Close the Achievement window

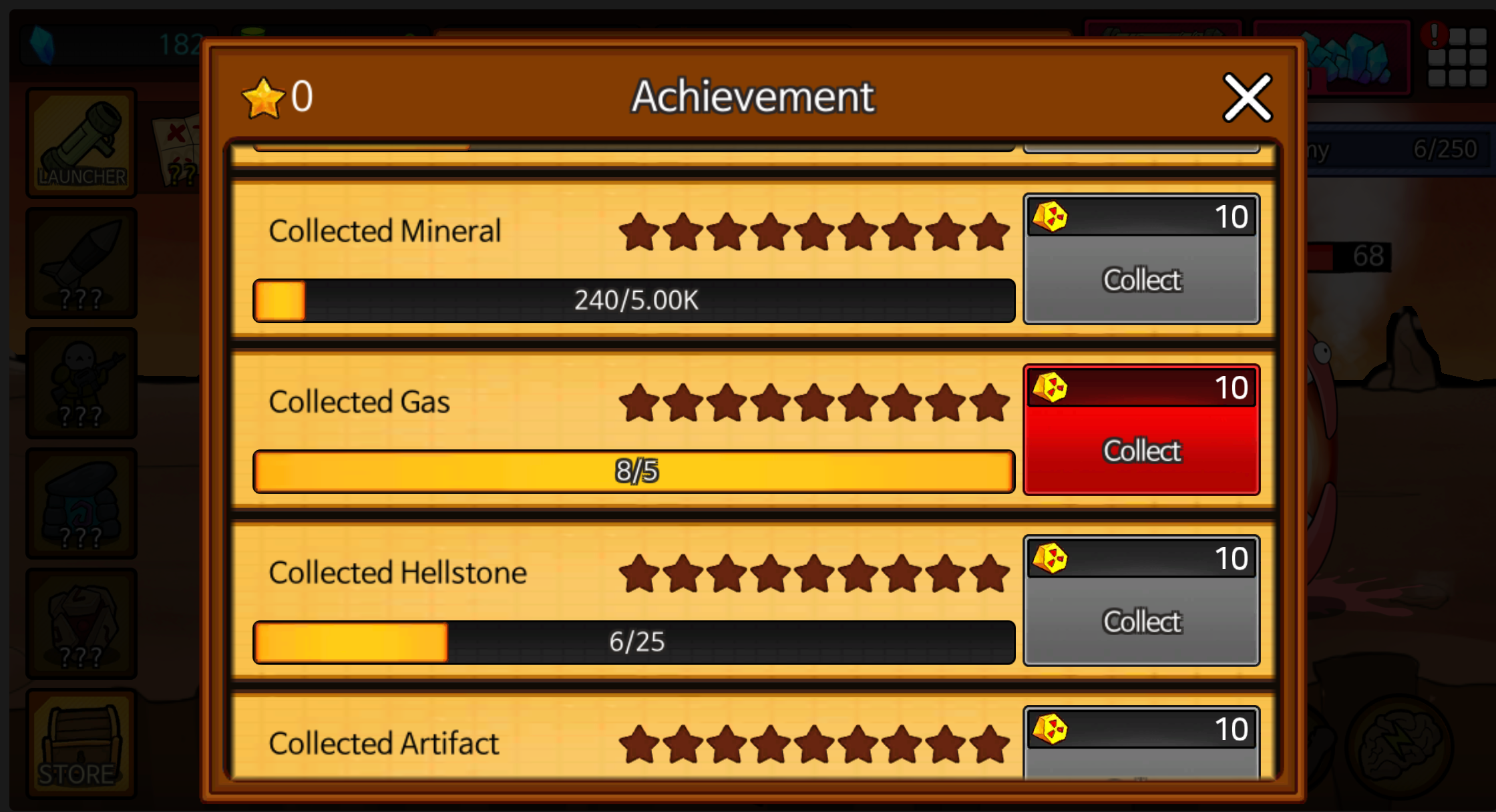tap(1246, 97)
